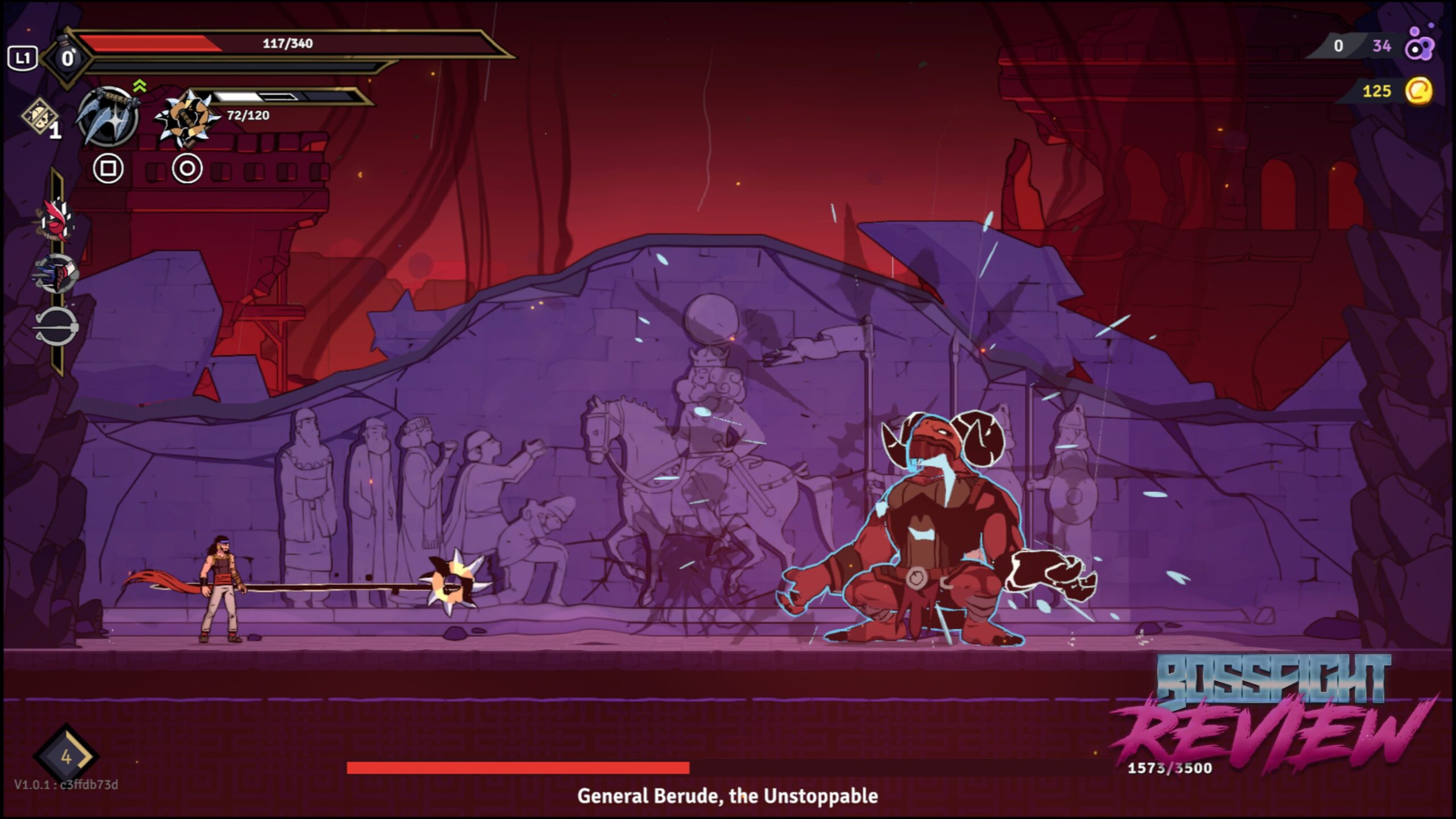1456x819 pixels.
Task: Choose the blue spiked medallion
Action: [x=57, y=274]
